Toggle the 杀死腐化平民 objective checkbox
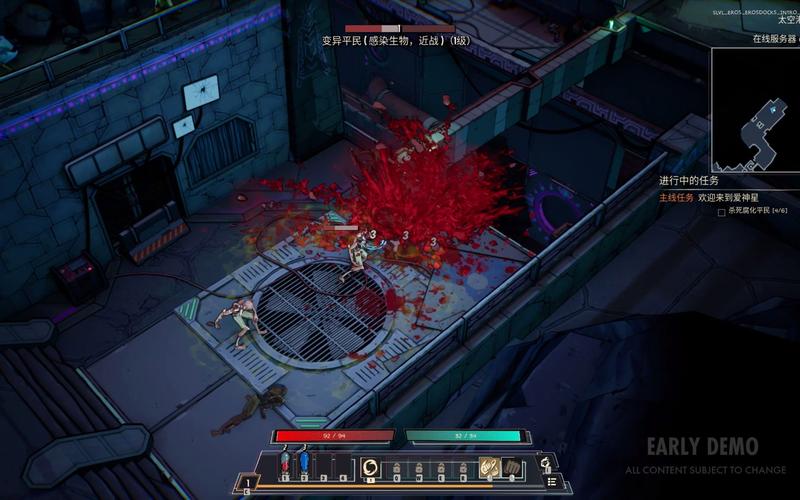The image size is (800, 500). (721, 212)
